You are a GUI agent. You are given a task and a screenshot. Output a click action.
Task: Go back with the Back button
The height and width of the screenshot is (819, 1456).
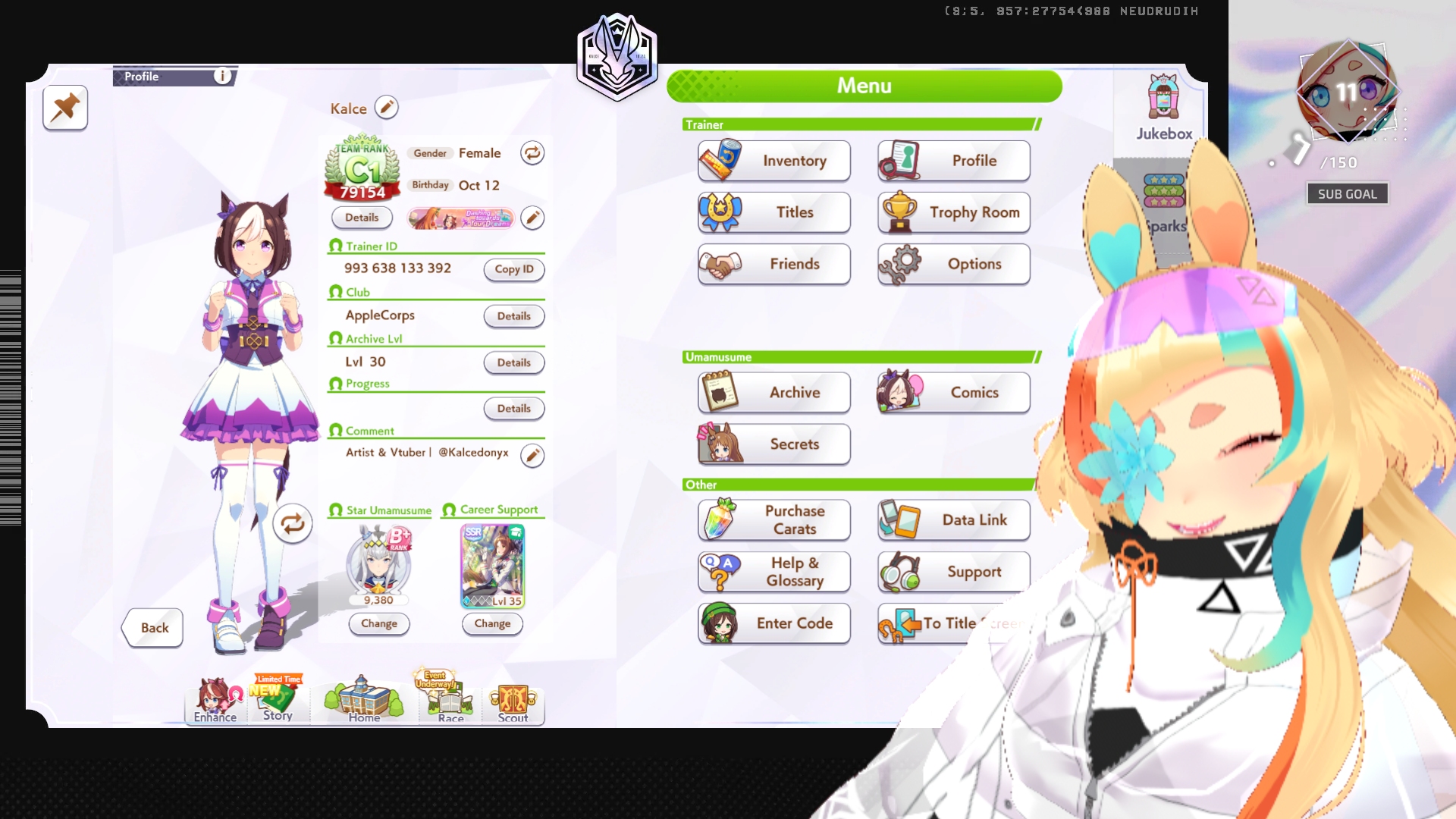pos(154,628)
